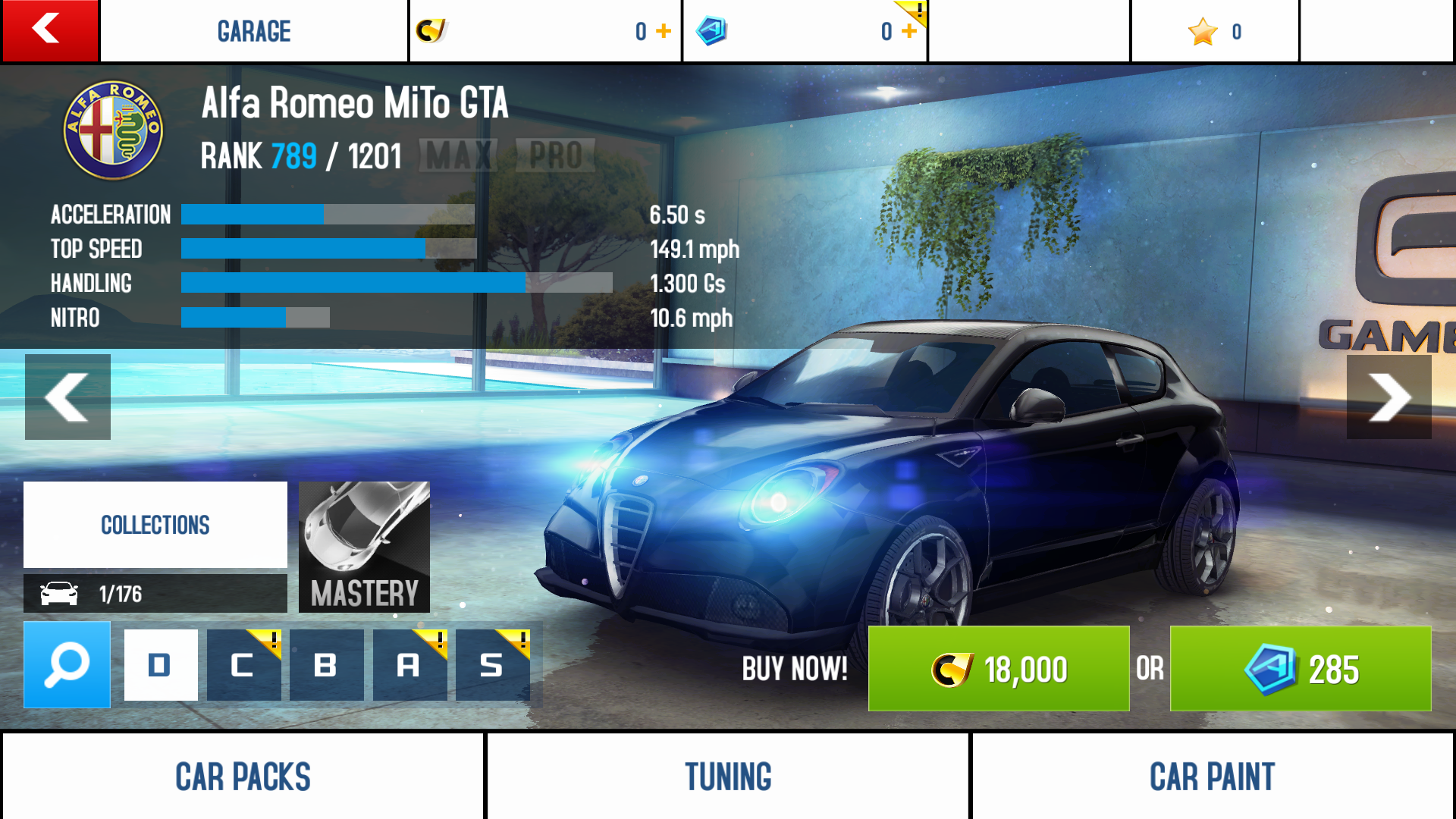
Task: Add blue tokens using the plus icon
Action: [x=909, y=31]
